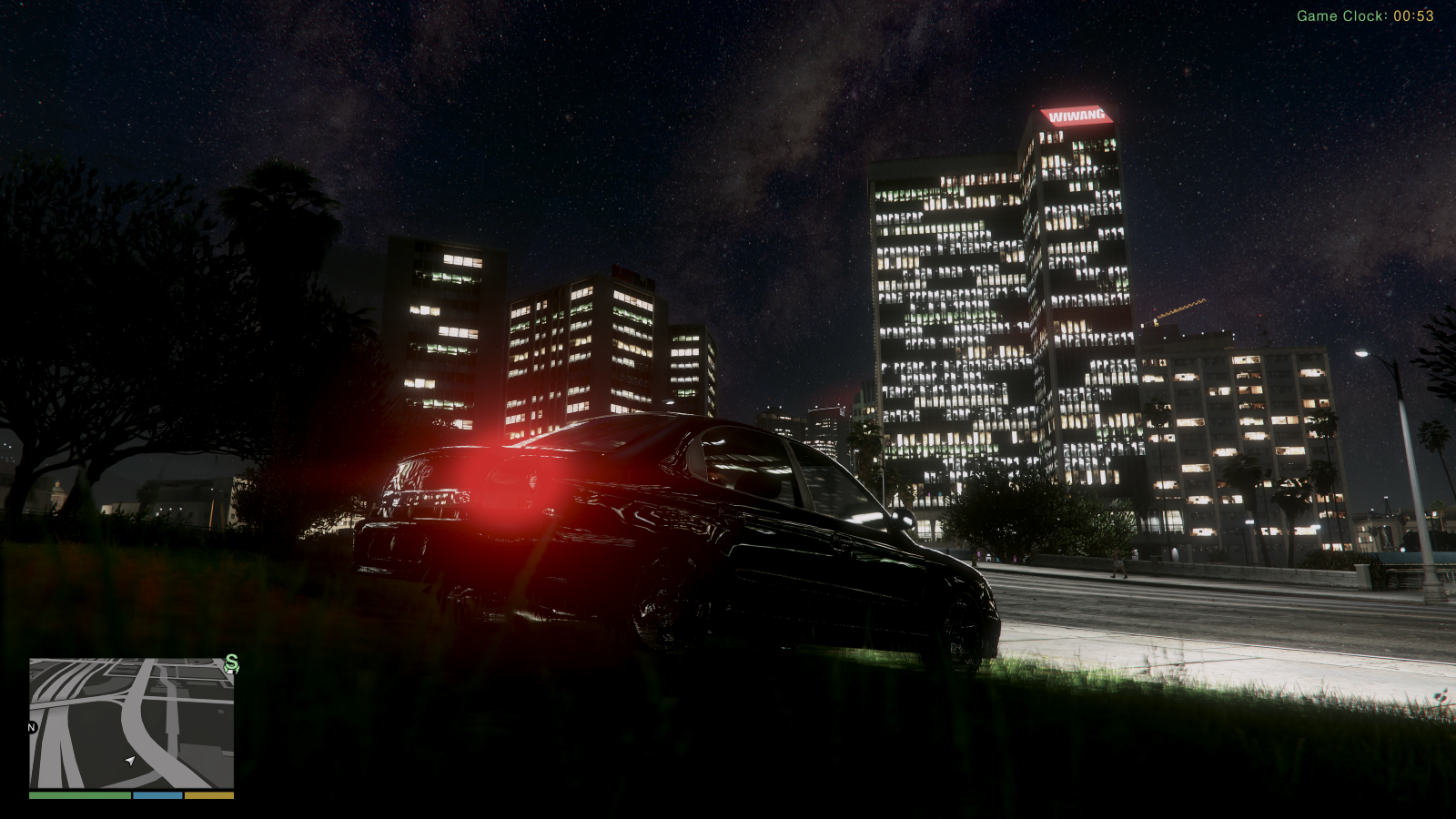
Task: Toggle the blue stamina bar
Action: [x=157, y=795]
